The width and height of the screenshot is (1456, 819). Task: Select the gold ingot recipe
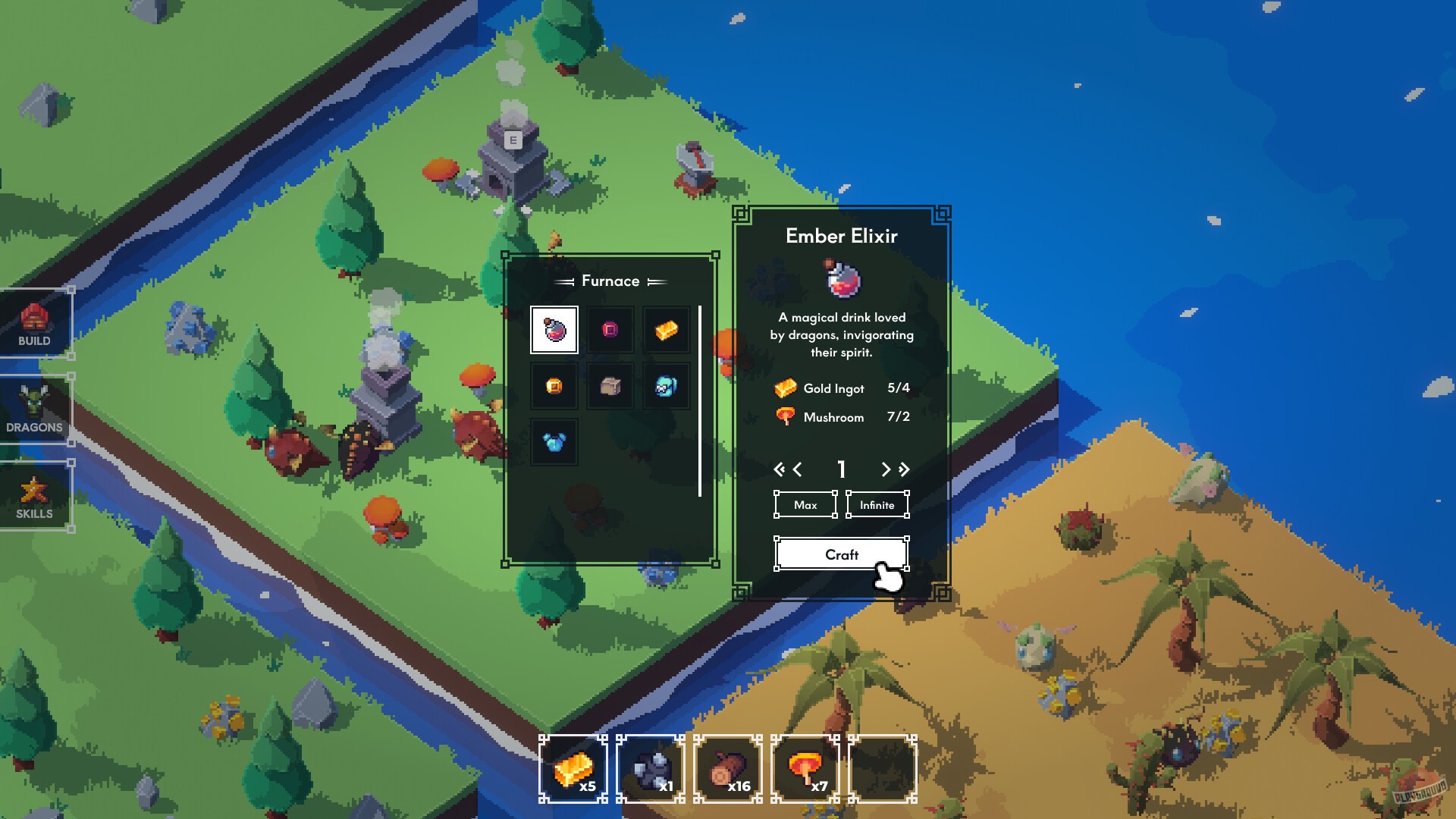tap(667, 330)
